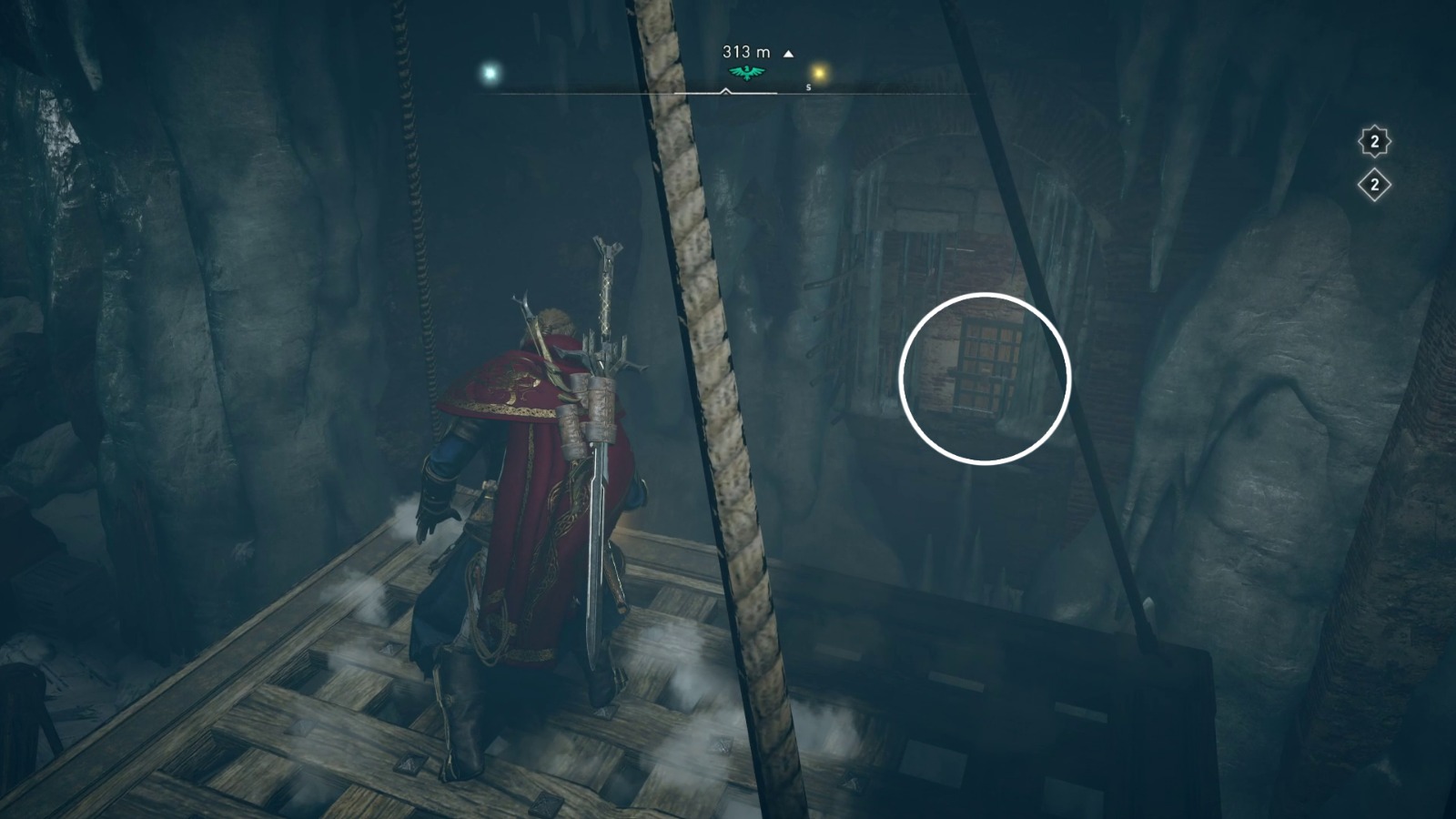Select the S direction letter on the compass

coord(808,87)
